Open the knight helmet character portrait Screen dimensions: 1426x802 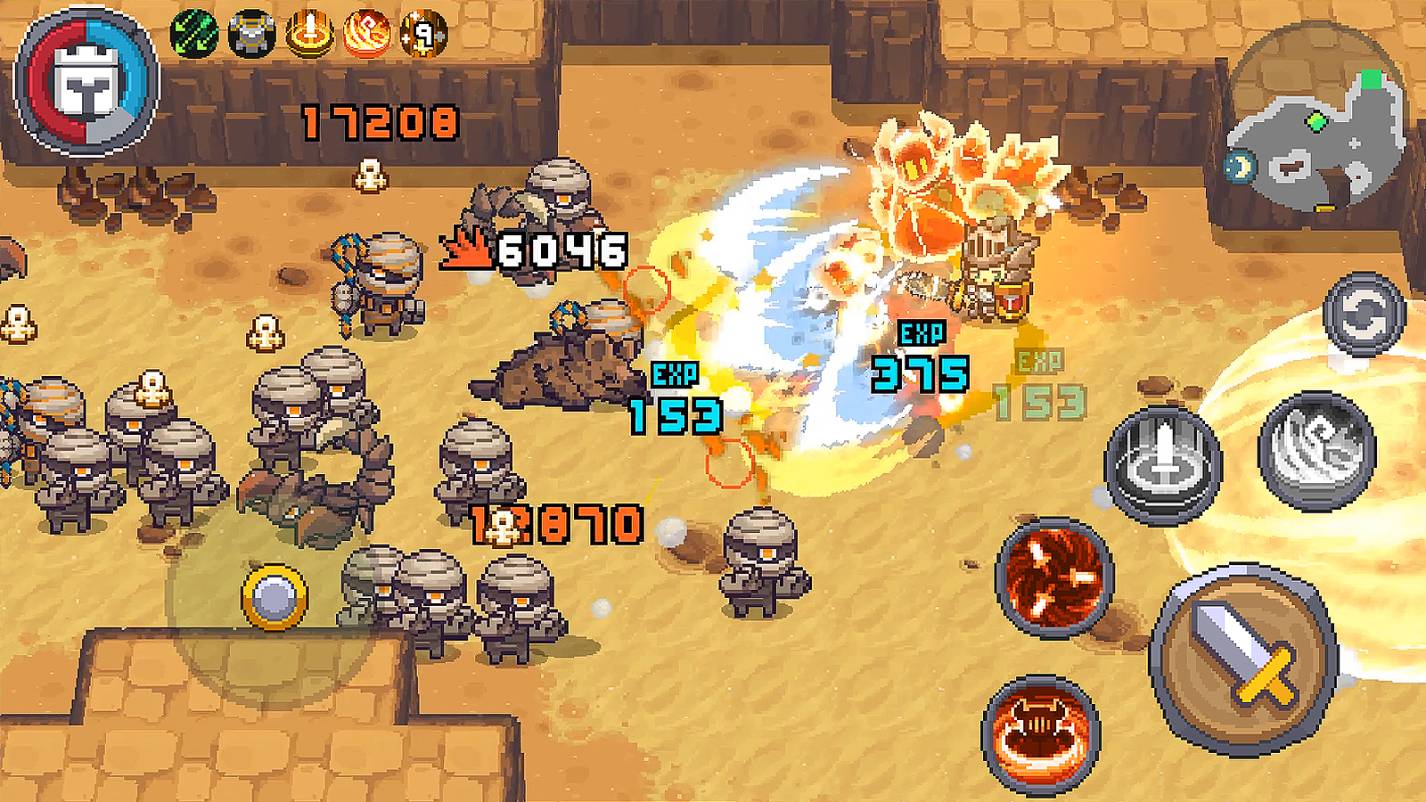click(x=86, y=81)
